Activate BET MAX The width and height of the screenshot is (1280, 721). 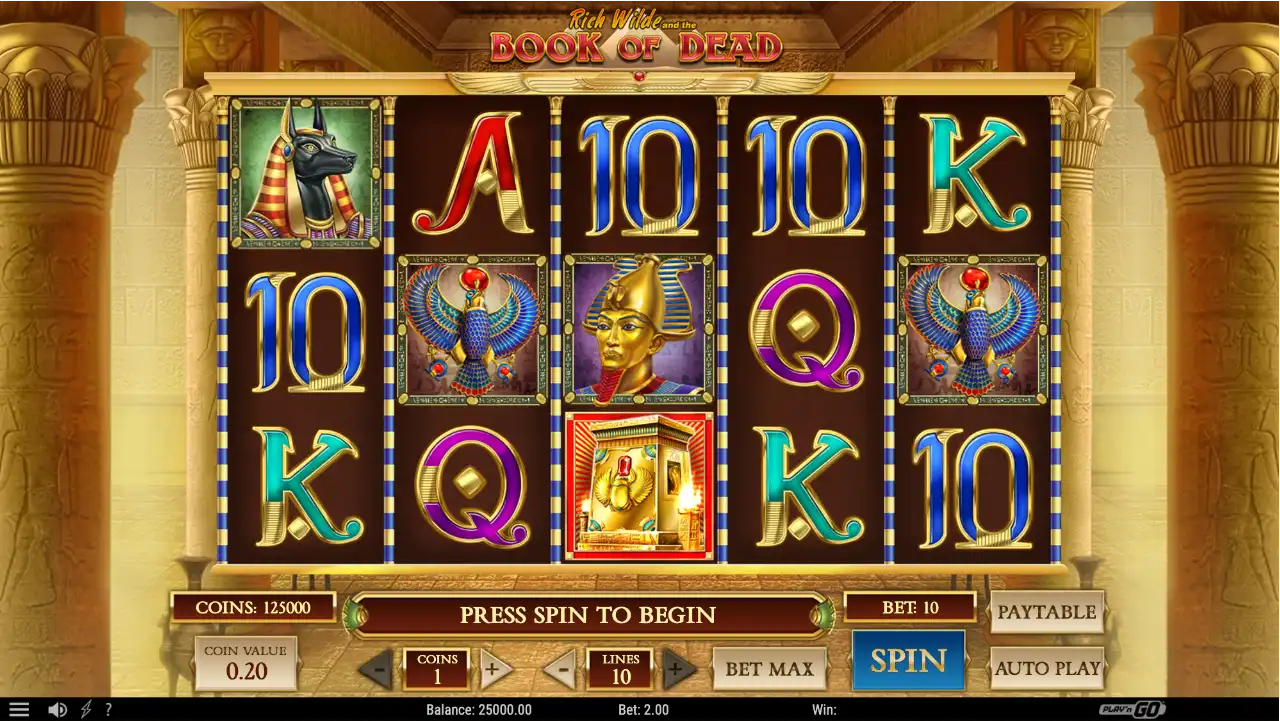769,668
